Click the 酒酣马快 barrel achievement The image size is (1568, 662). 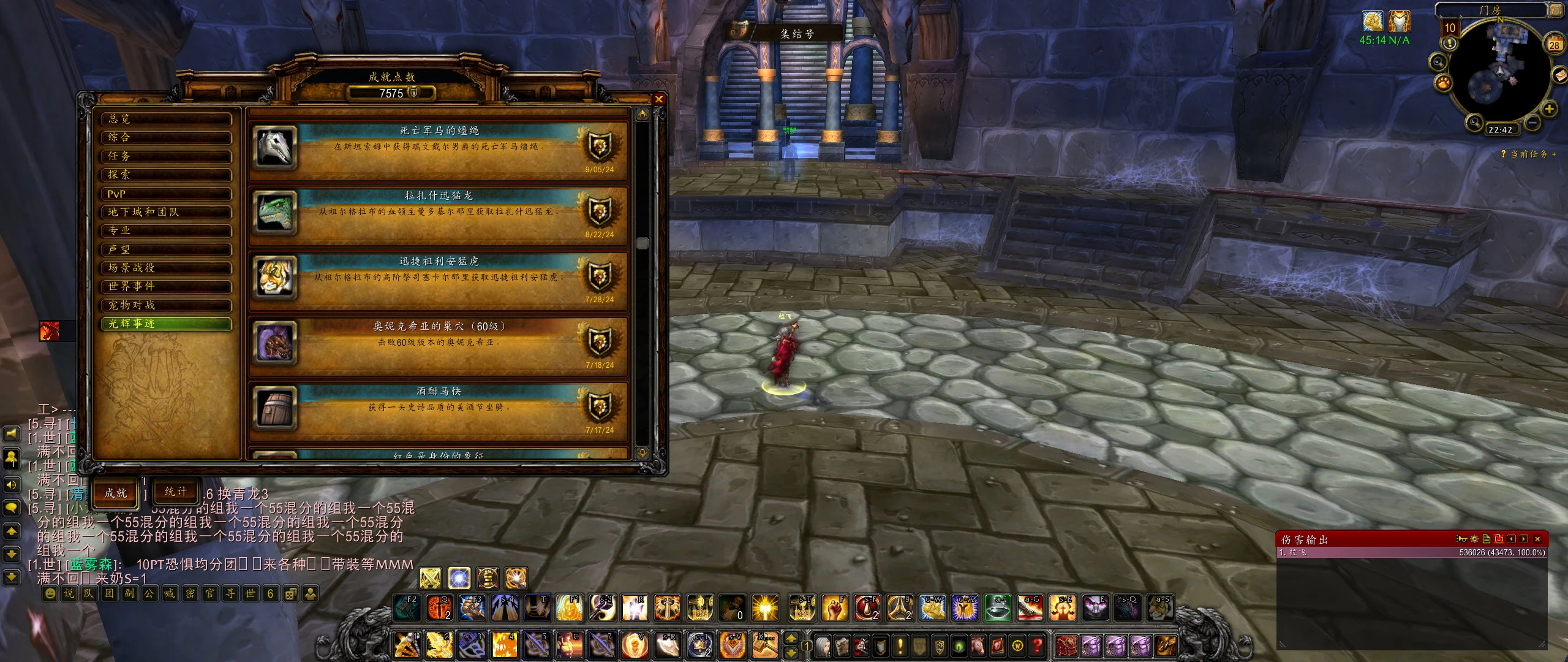tap(438, 409)
